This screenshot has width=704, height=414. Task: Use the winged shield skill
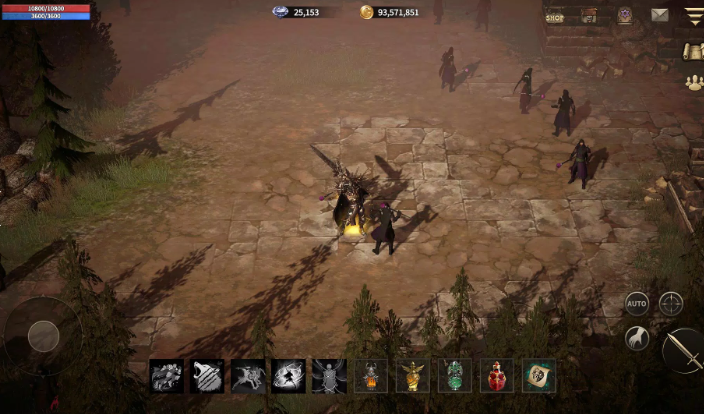click(329, 376)
